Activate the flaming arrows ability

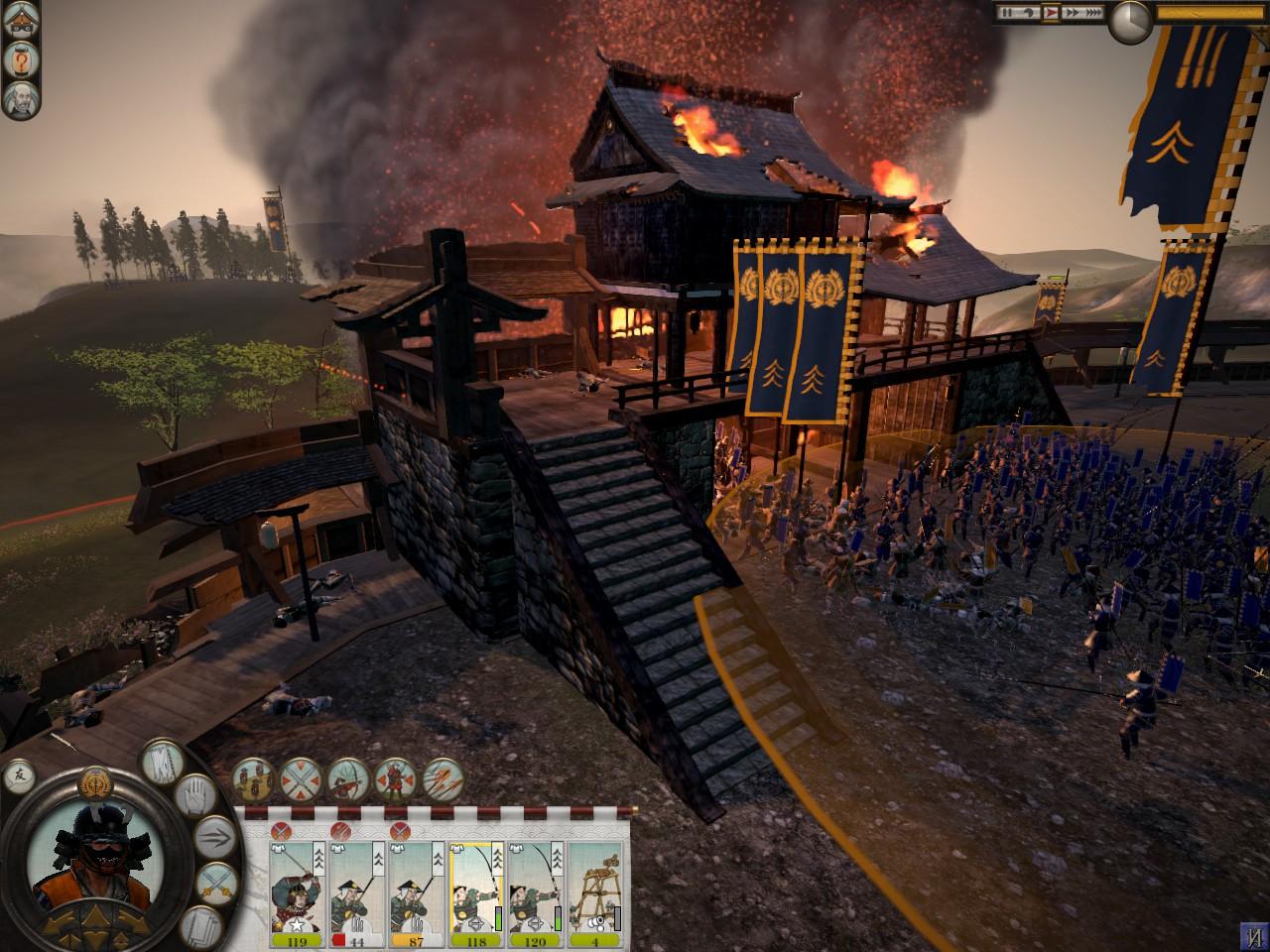444,780
